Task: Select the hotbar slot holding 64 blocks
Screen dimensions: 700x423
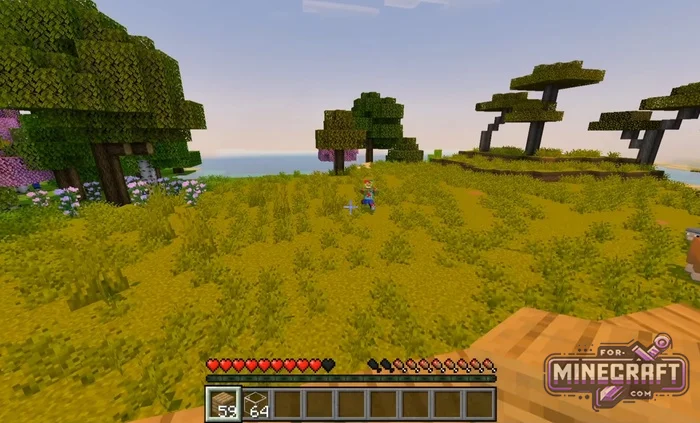Action: [x=256, y=404]
